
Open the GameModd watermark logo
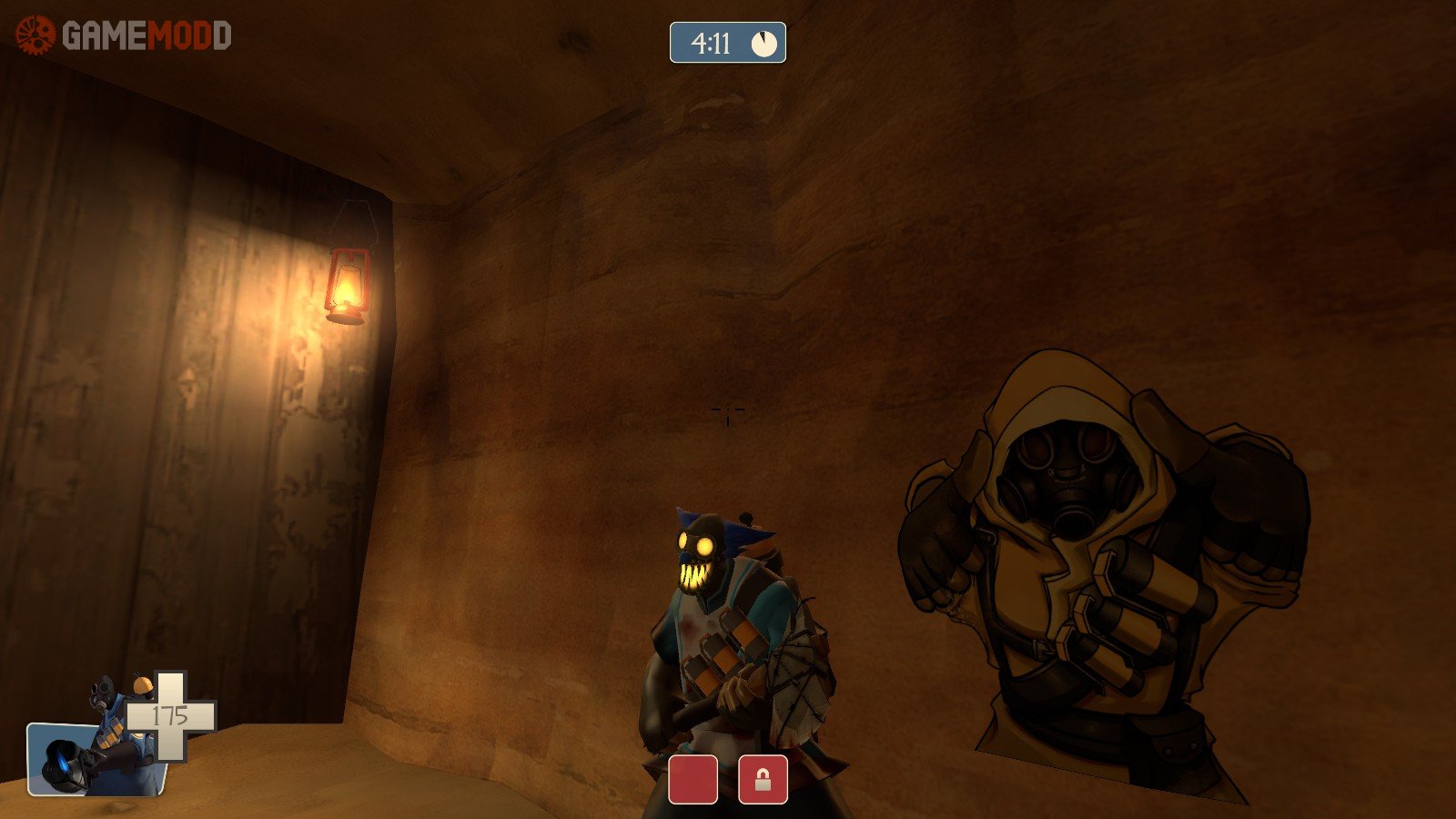click(124, 35)
